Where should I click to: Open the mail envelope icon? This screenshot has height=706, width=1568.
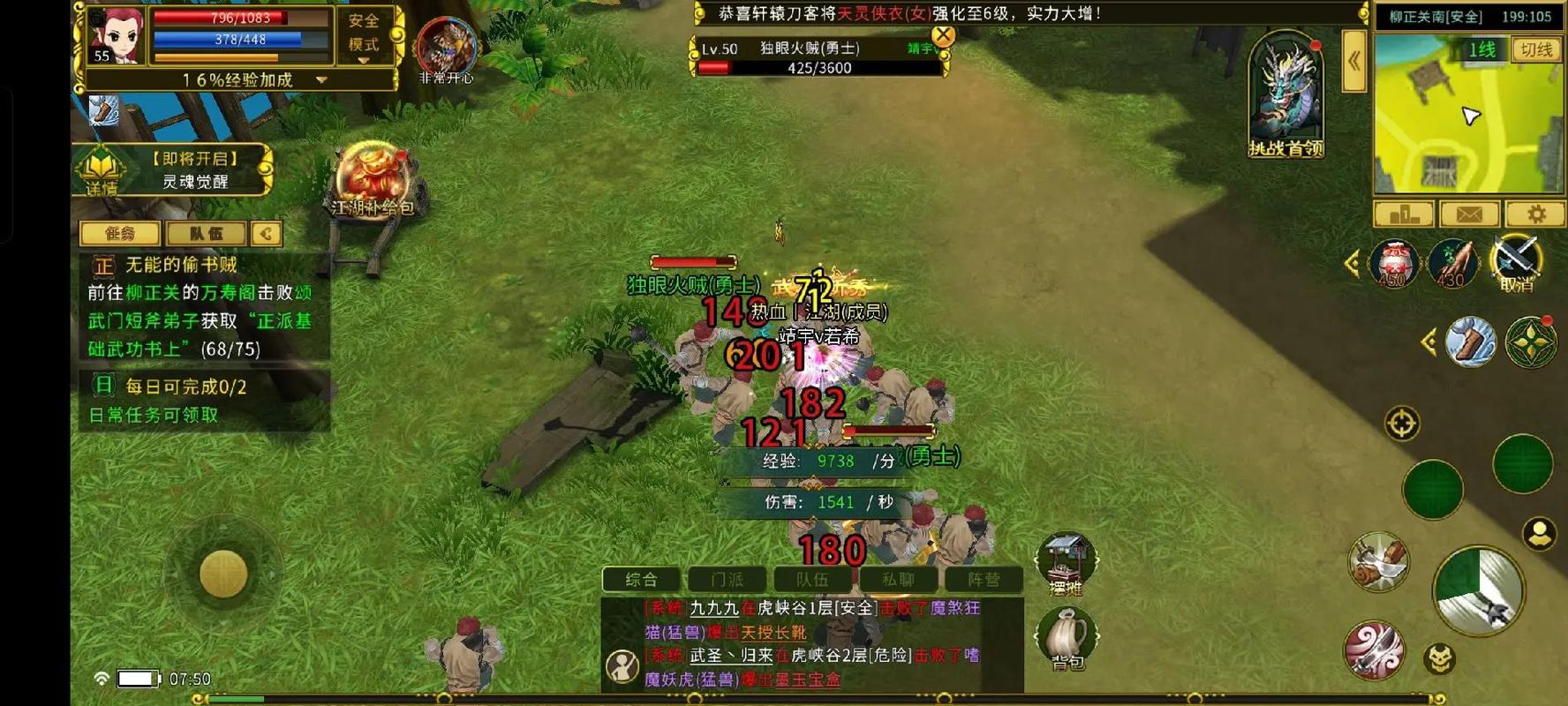pyautogui.click(x=1469, y=214)
